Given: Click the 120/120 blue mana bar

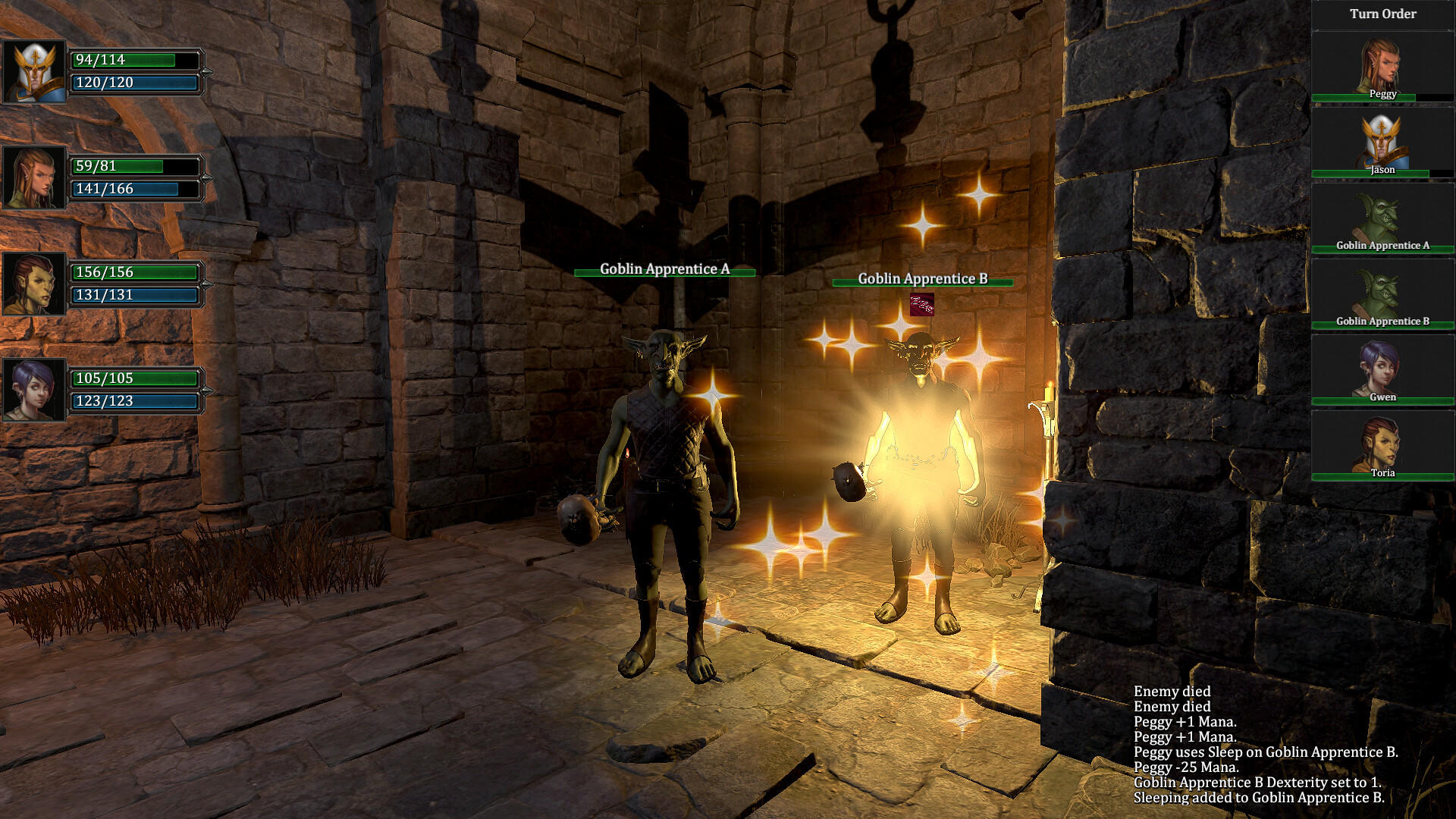Looking at the screenshot, I should pos(135,83).
